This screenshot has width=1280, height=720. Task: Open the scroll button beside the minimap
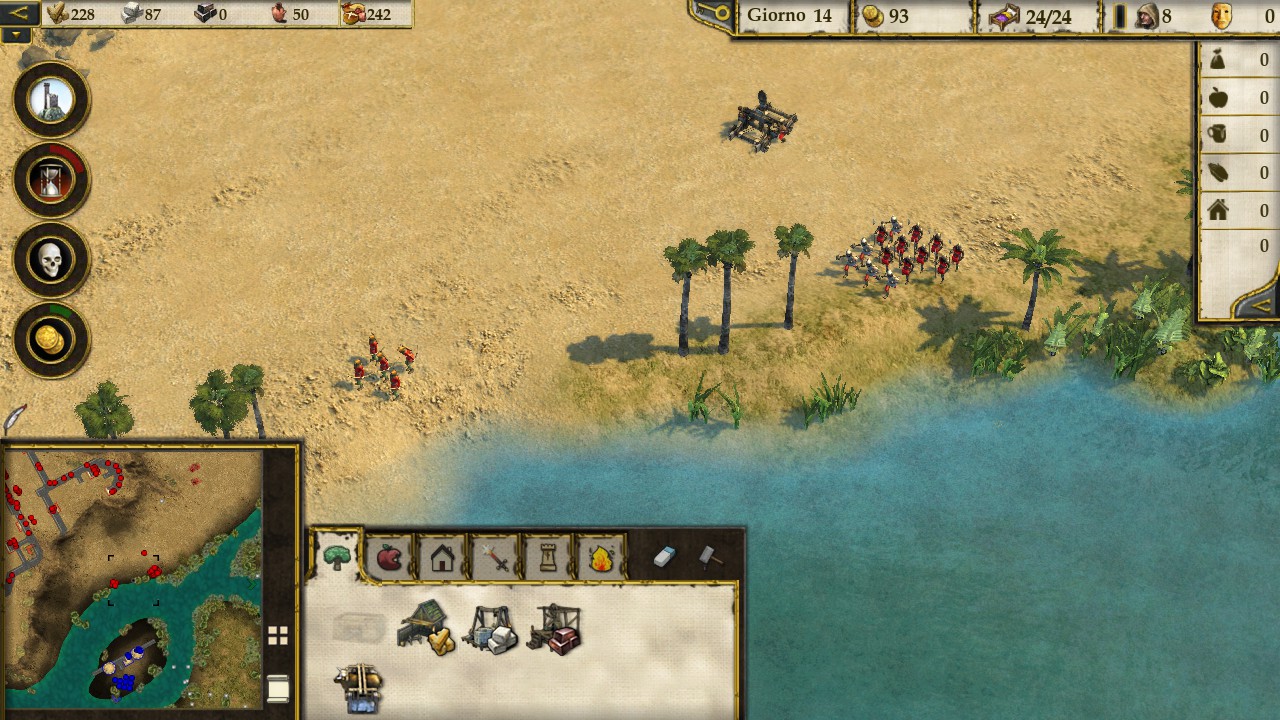[278, 688]
